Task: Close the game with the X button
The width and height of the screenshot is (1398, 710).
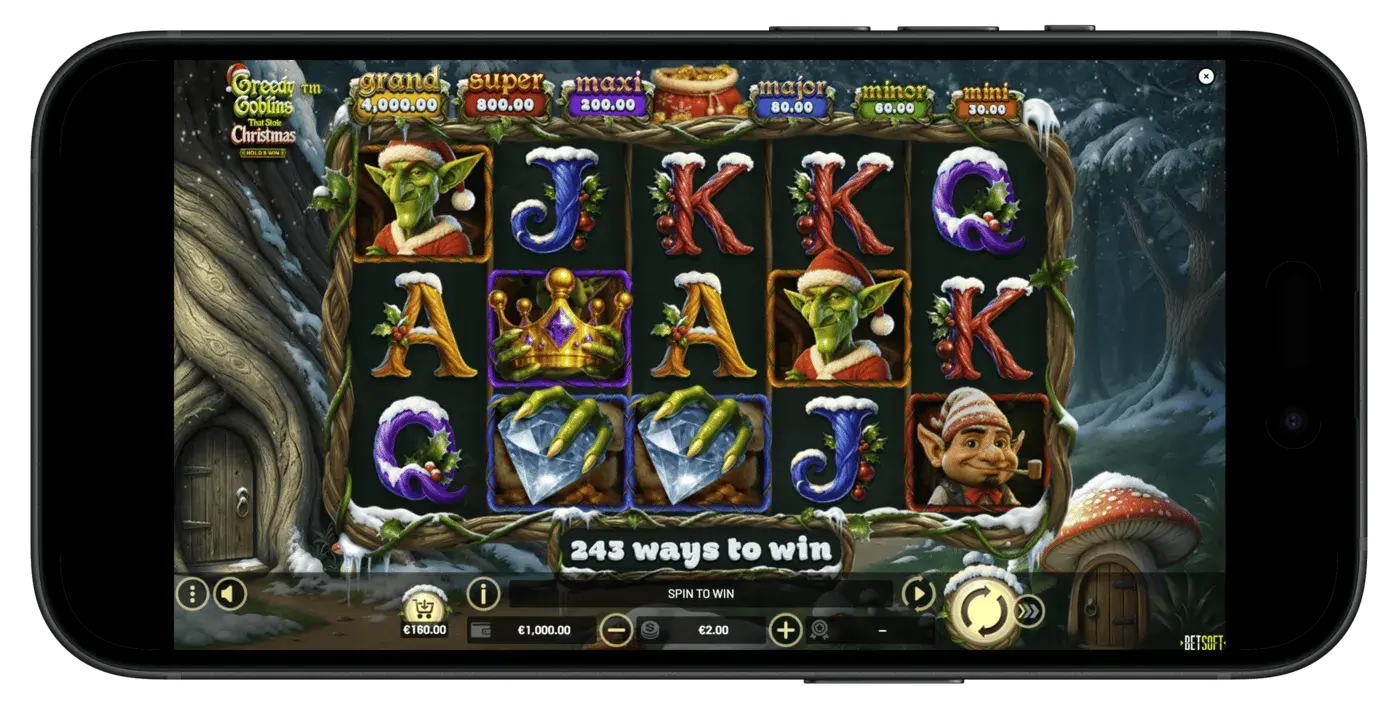Action: pyautogui.click(x=1206, y=76)
